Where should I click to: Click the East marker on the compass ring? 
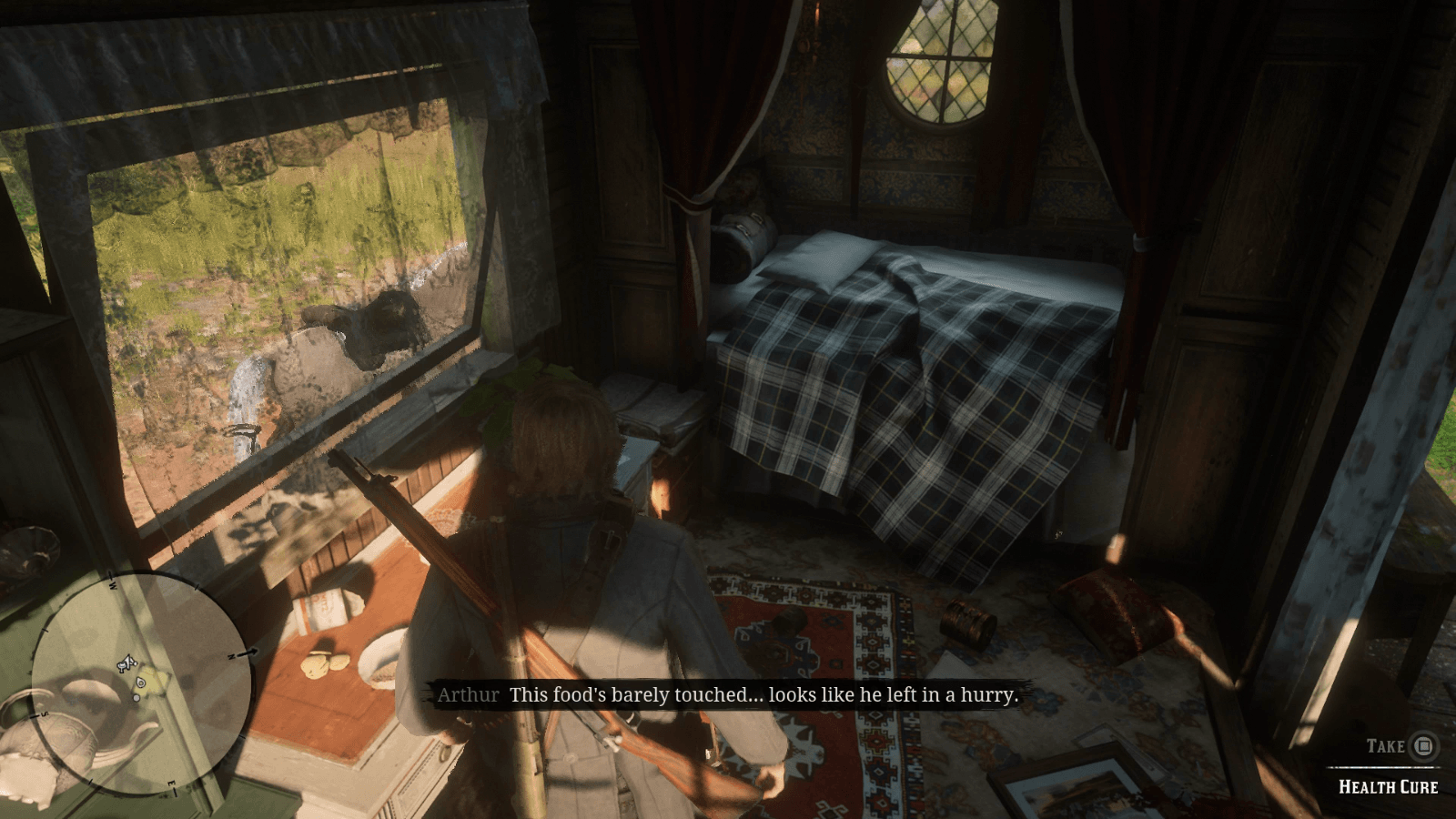click(x=173, y=784)
